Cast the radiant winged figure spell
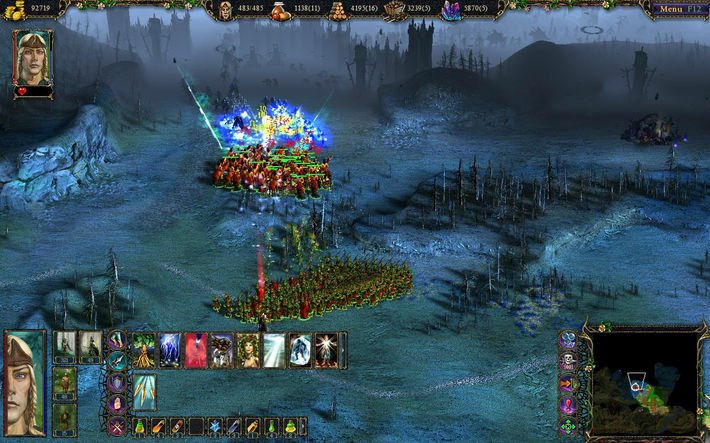The height and width of the screenshot is (443, 710). click(x=326, y=350)
